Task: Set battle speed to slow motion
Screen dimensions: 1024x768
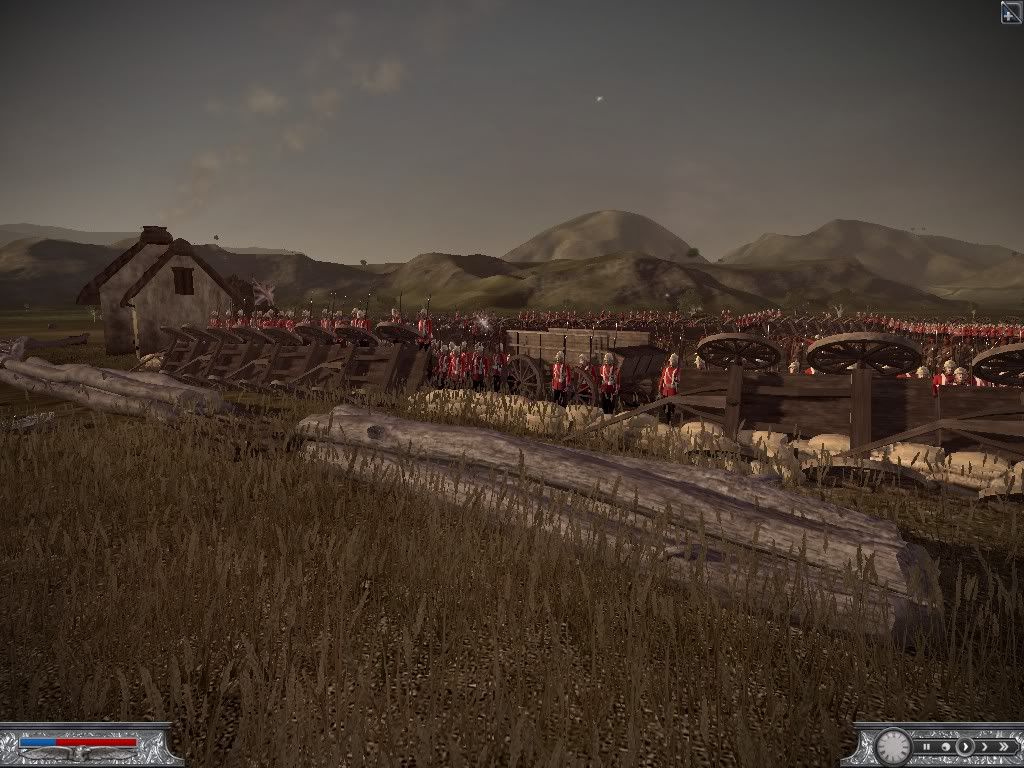Action: pyautogui.click(x=946, y=747)
